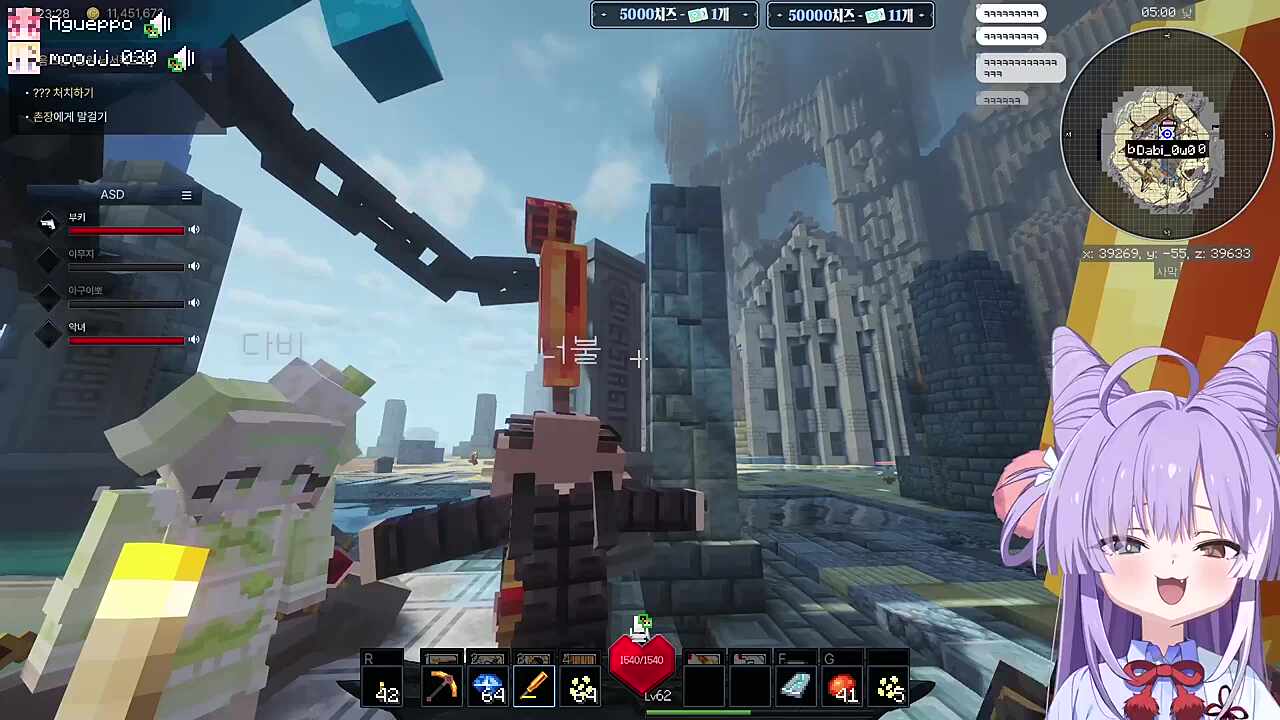Toggle the speaker icon beside 악녀
The width and height of the screenshot is (1280, 720).
pos(194,340)
